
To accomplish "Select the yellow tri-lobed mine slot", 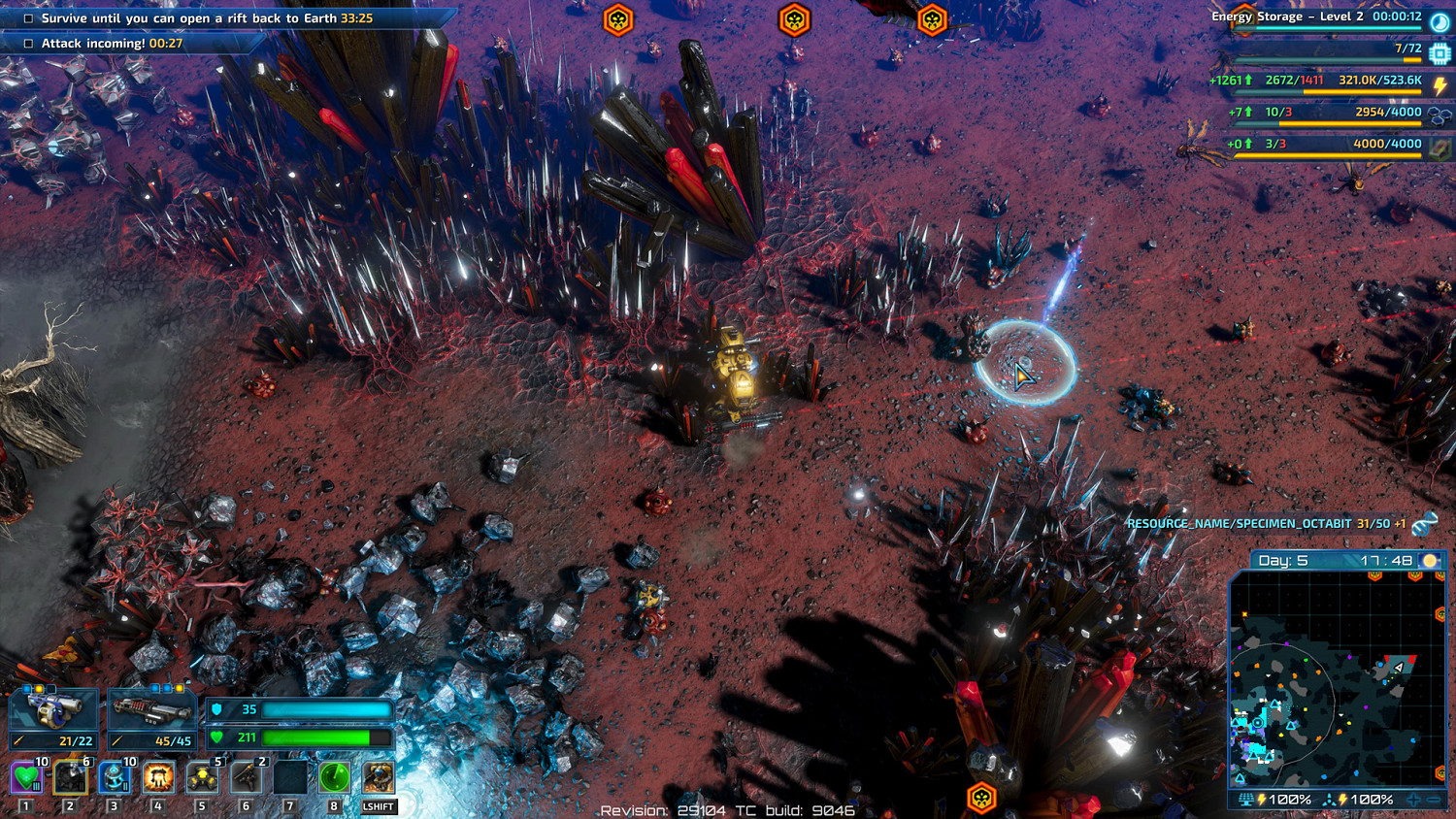I will click(x=202, y=778).
